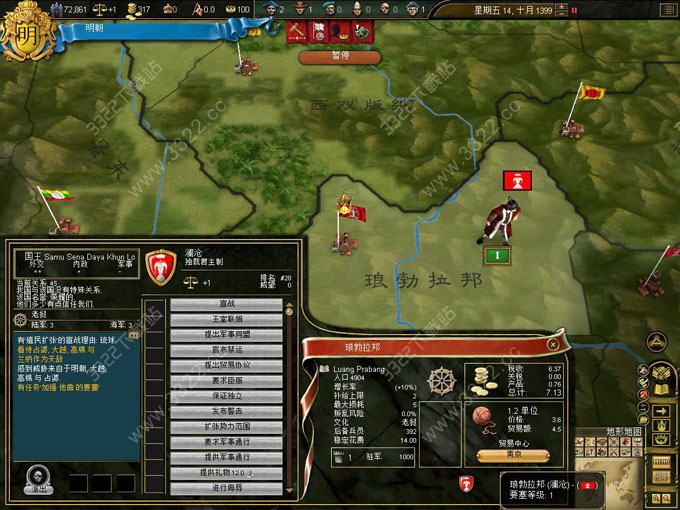680x510 pixels.
Task: Select 提出贸易协议 trade agreement option
Action: coord(226,366)
